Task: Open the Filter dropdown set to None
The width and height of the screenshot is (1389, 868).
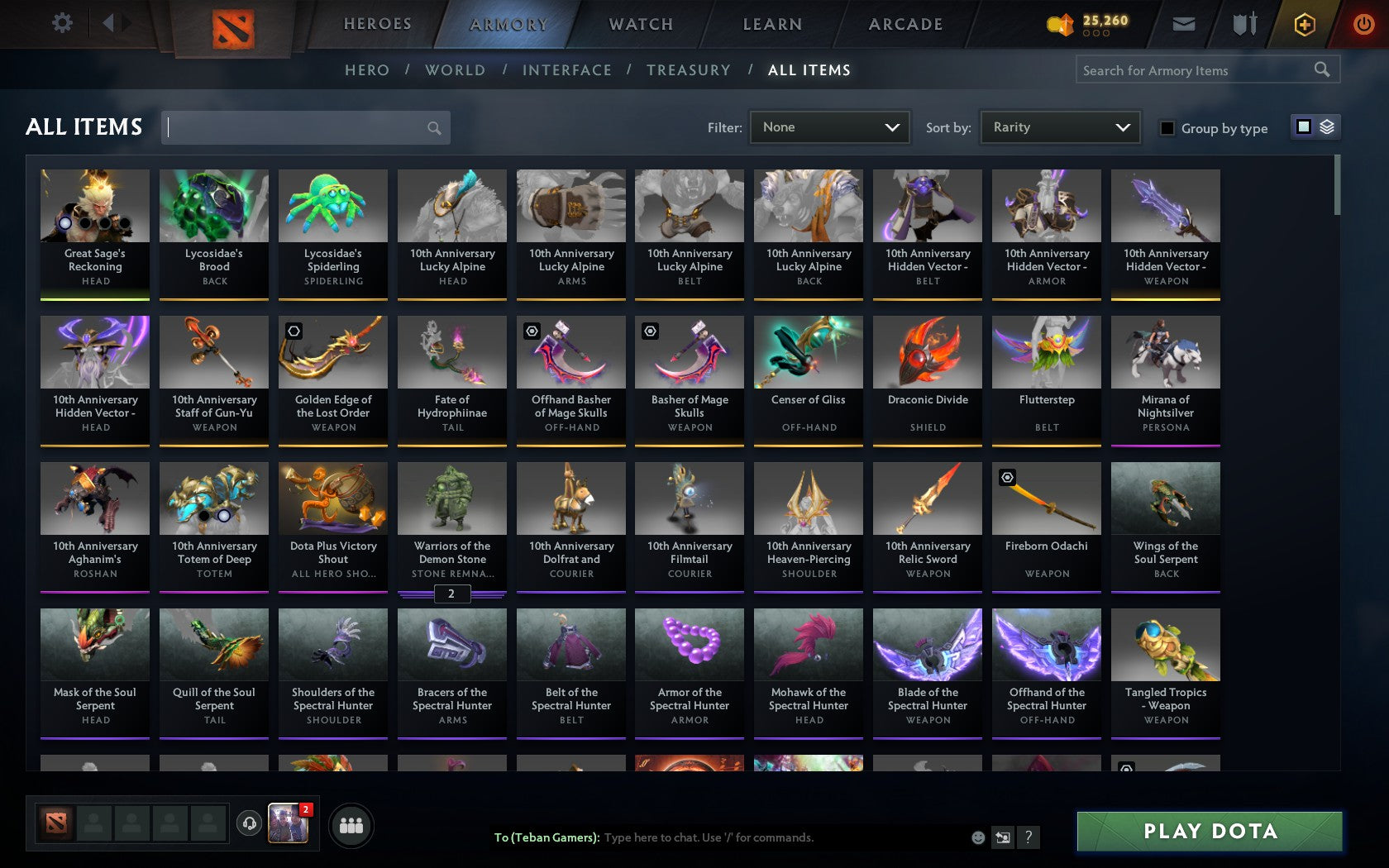Action: point(829,127)
